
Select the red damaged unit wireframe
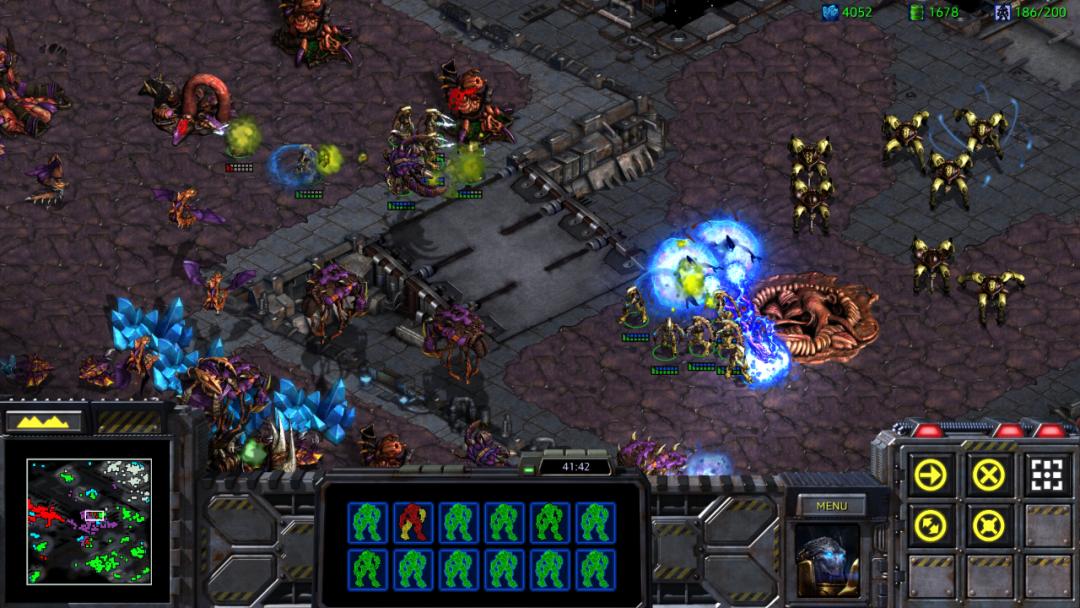point(413,522)
